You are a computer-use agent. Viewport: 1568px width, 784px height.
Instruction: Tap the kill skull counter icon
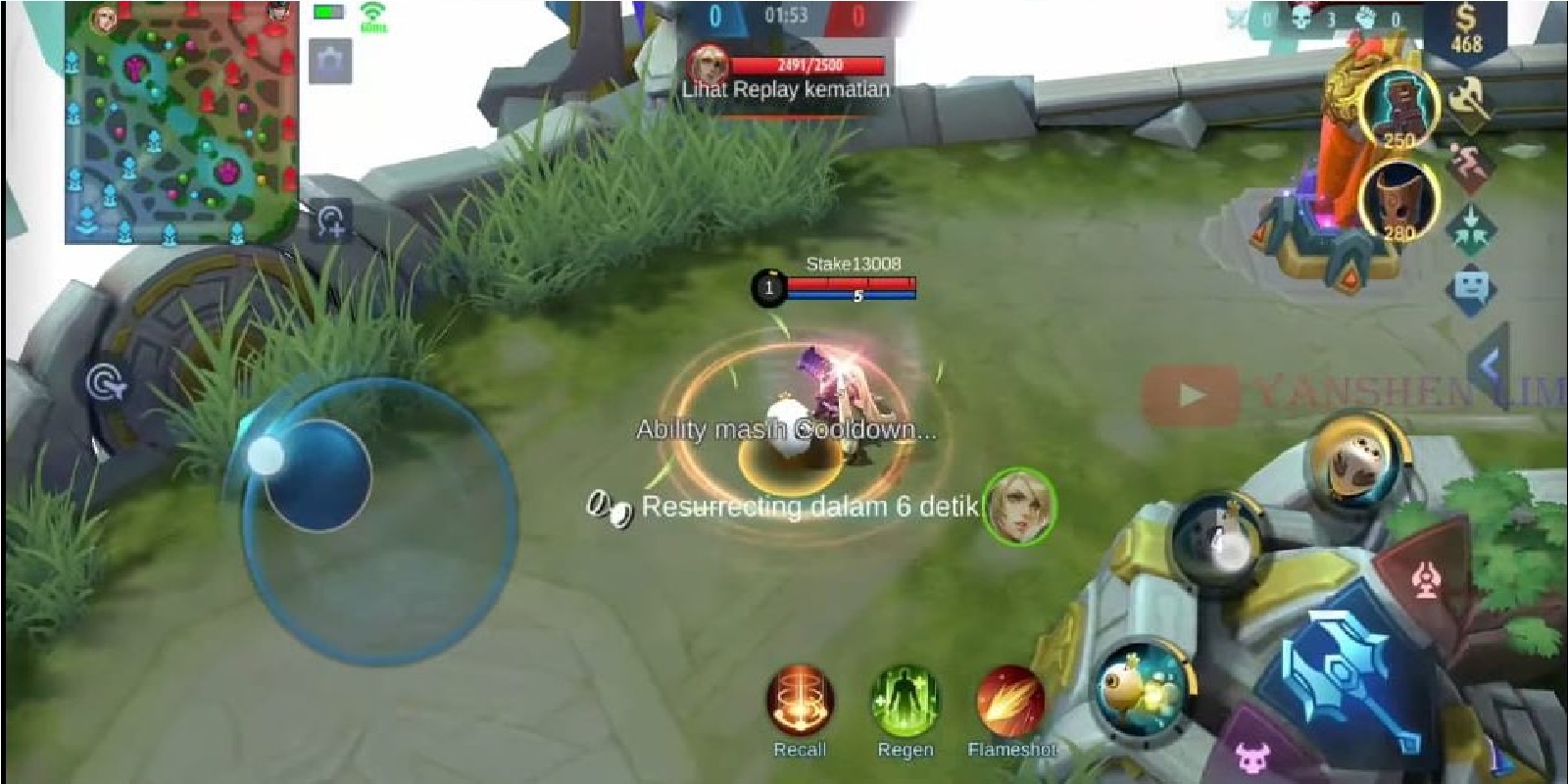[x=1300, y=17]
